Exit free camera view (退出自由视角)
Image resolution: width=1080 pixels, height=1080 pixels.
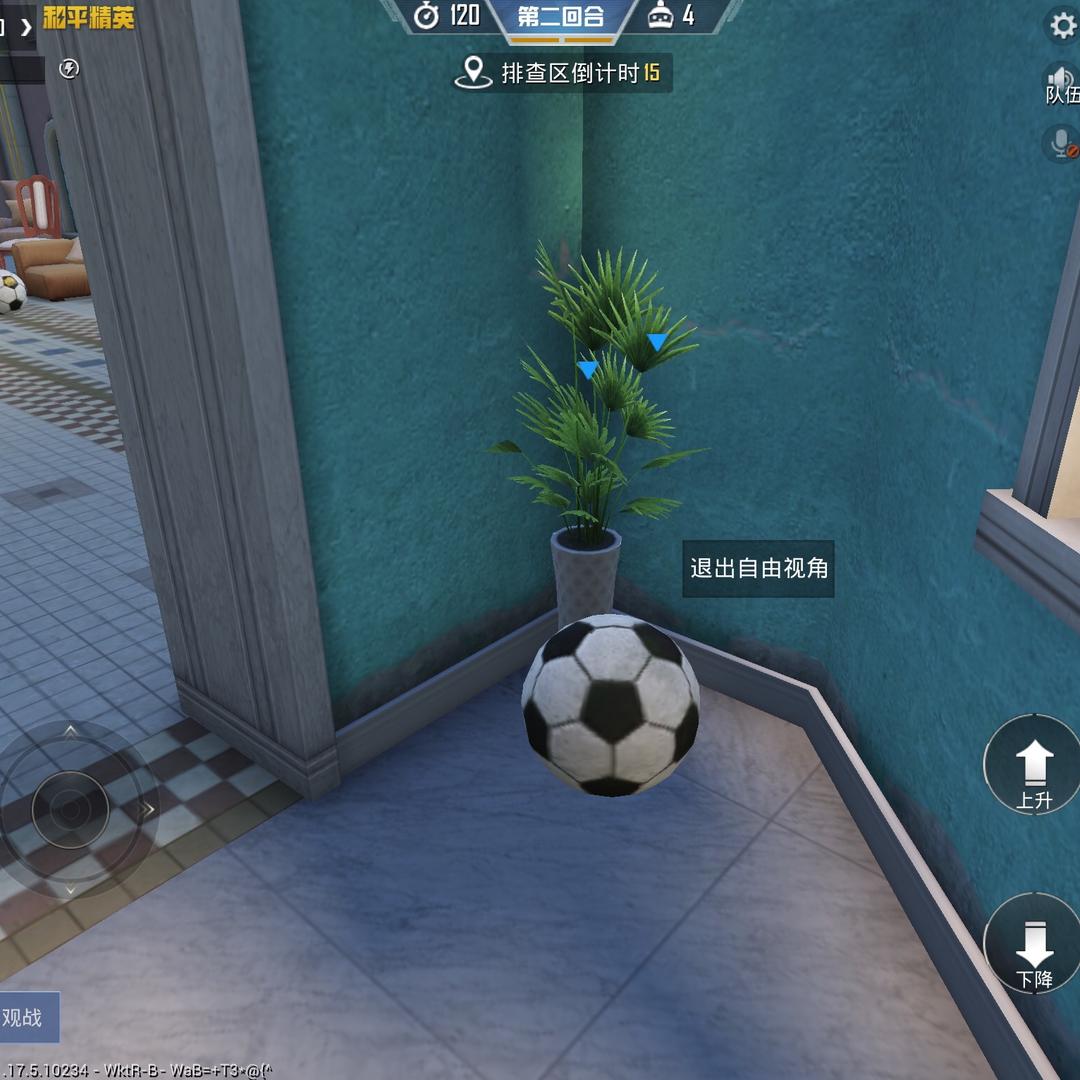click(759, 569)
